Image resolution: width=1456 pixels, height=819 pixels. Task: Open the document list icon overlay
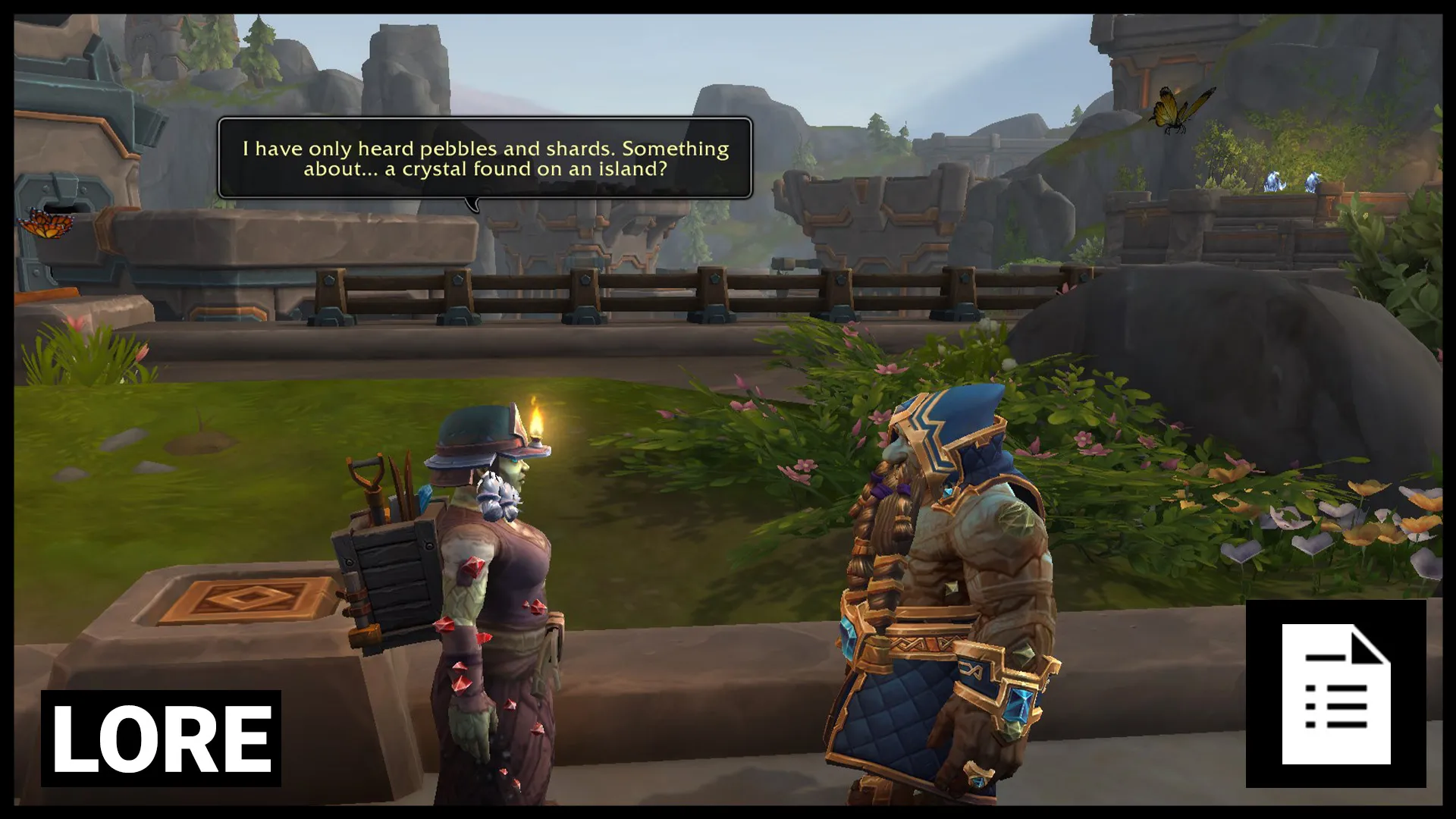1335,693
